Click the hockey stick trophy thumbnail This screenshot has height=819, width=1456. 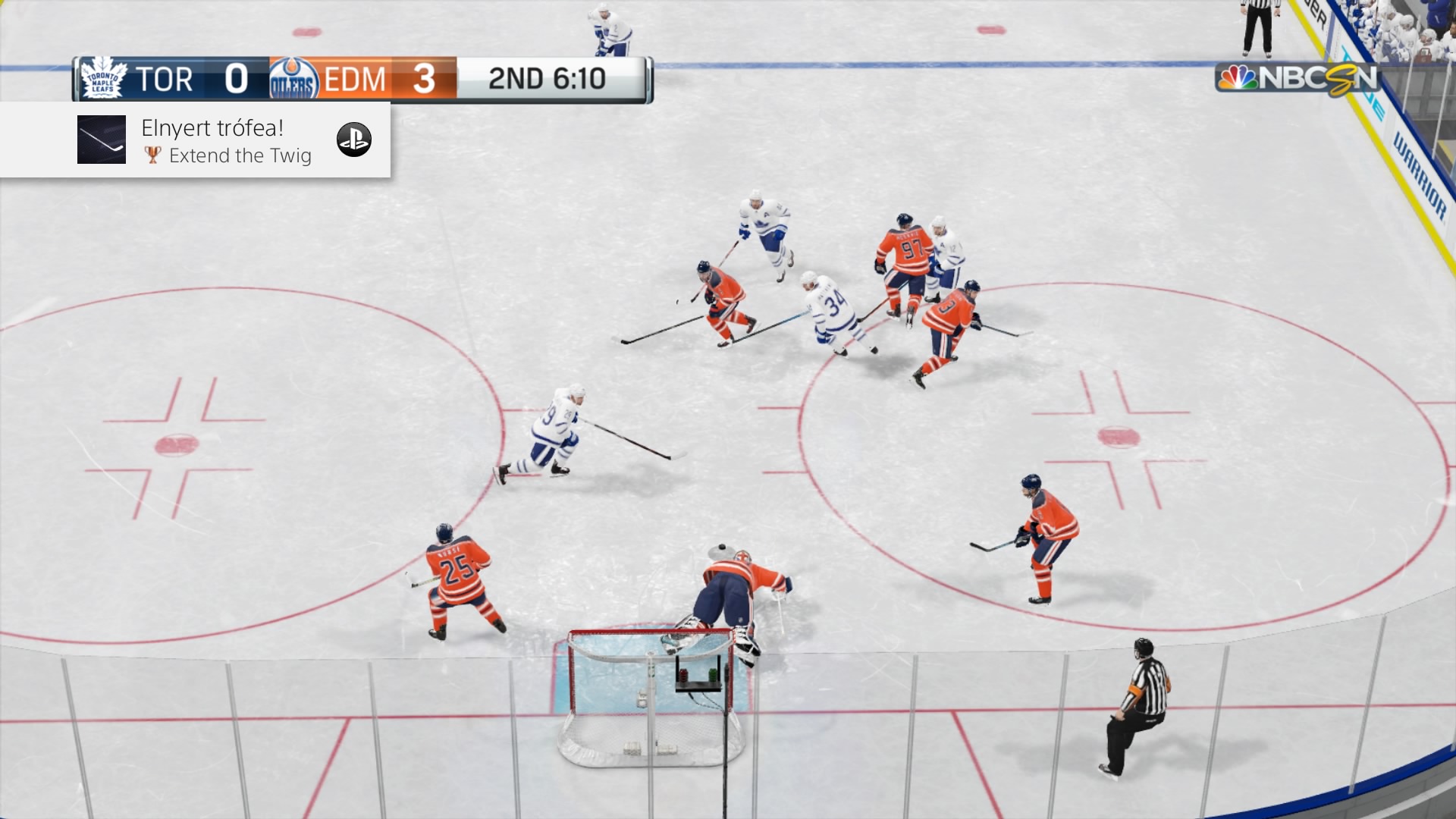coord(102,140)
